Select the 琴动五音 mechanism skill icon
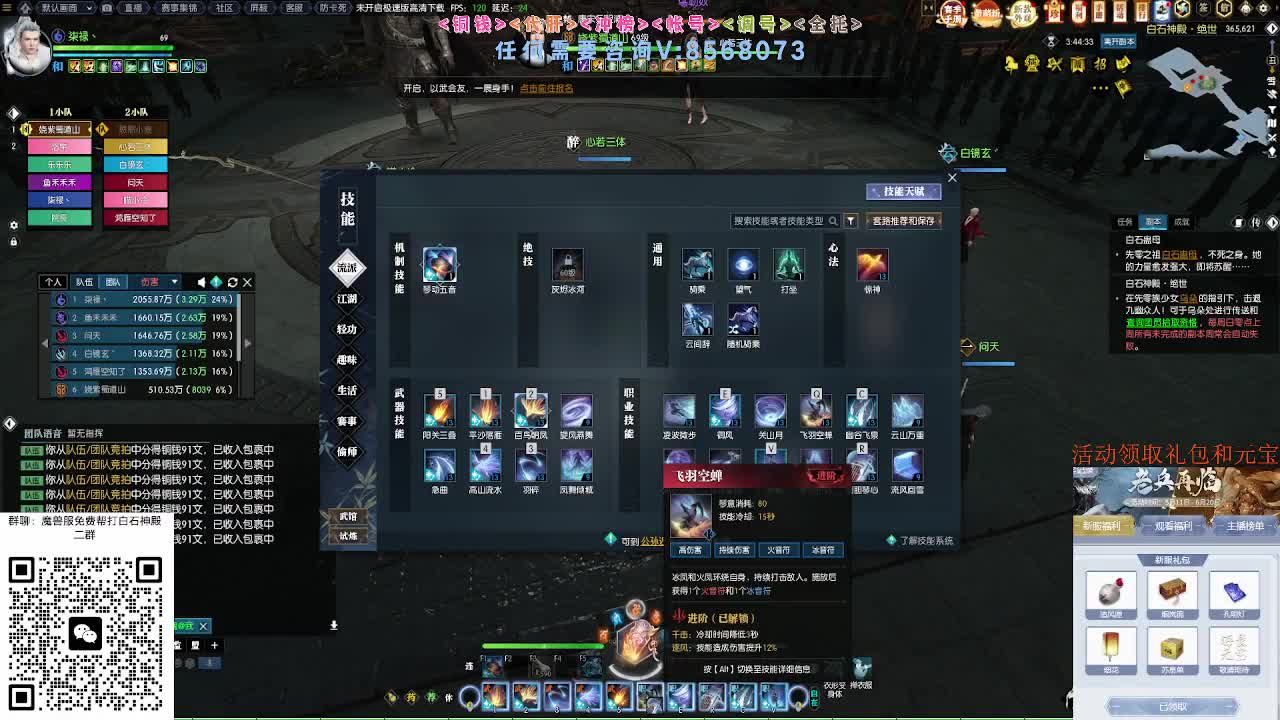Screen dimensions: 1280x720 point(438,265)
